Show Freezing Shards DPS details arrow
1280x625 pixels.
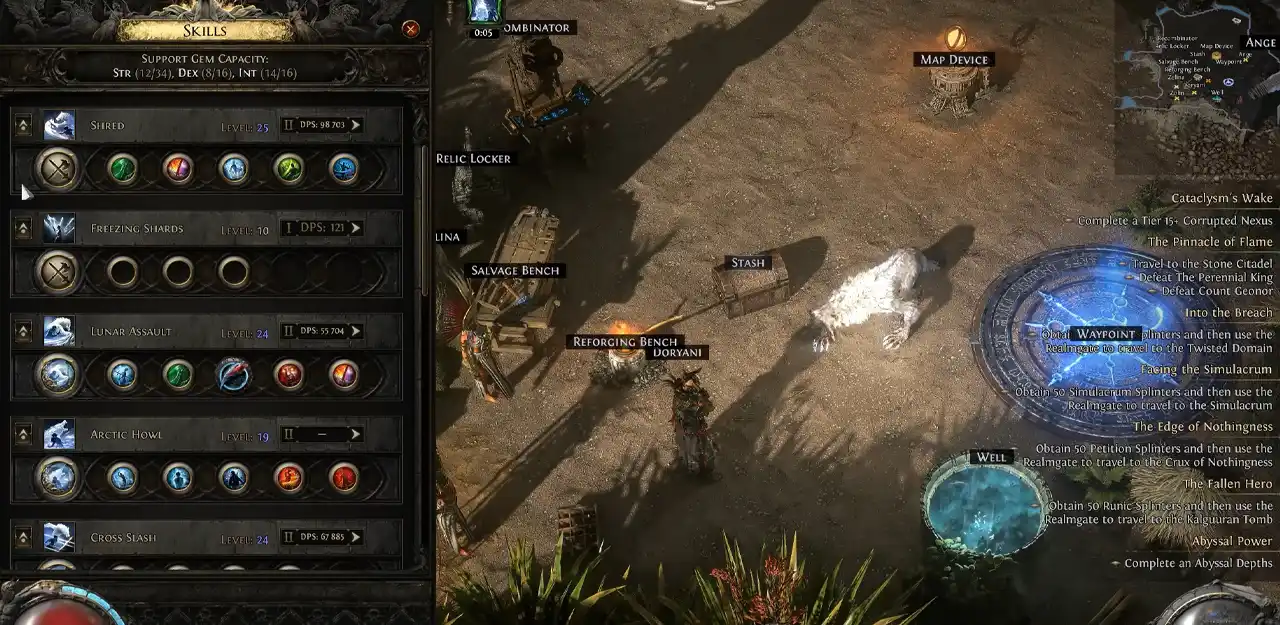point(355,228)
